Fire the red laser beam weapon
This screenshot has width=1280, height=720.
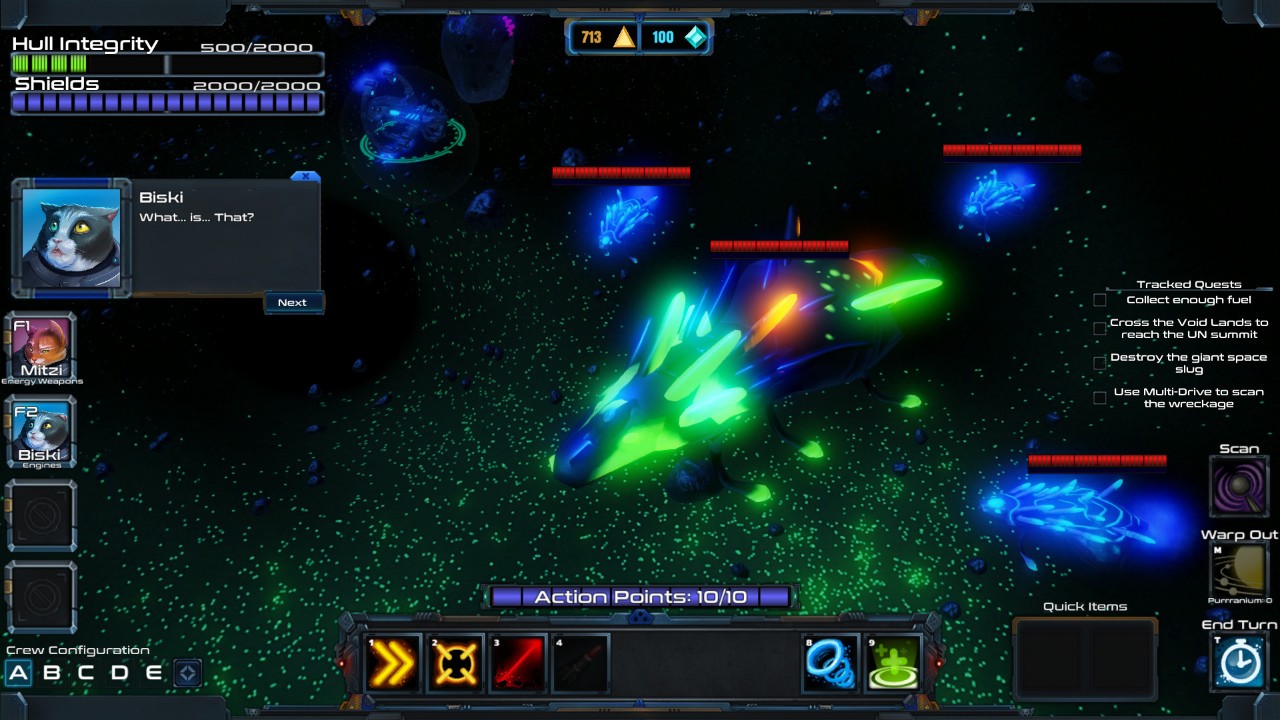(x=517, y=663)
